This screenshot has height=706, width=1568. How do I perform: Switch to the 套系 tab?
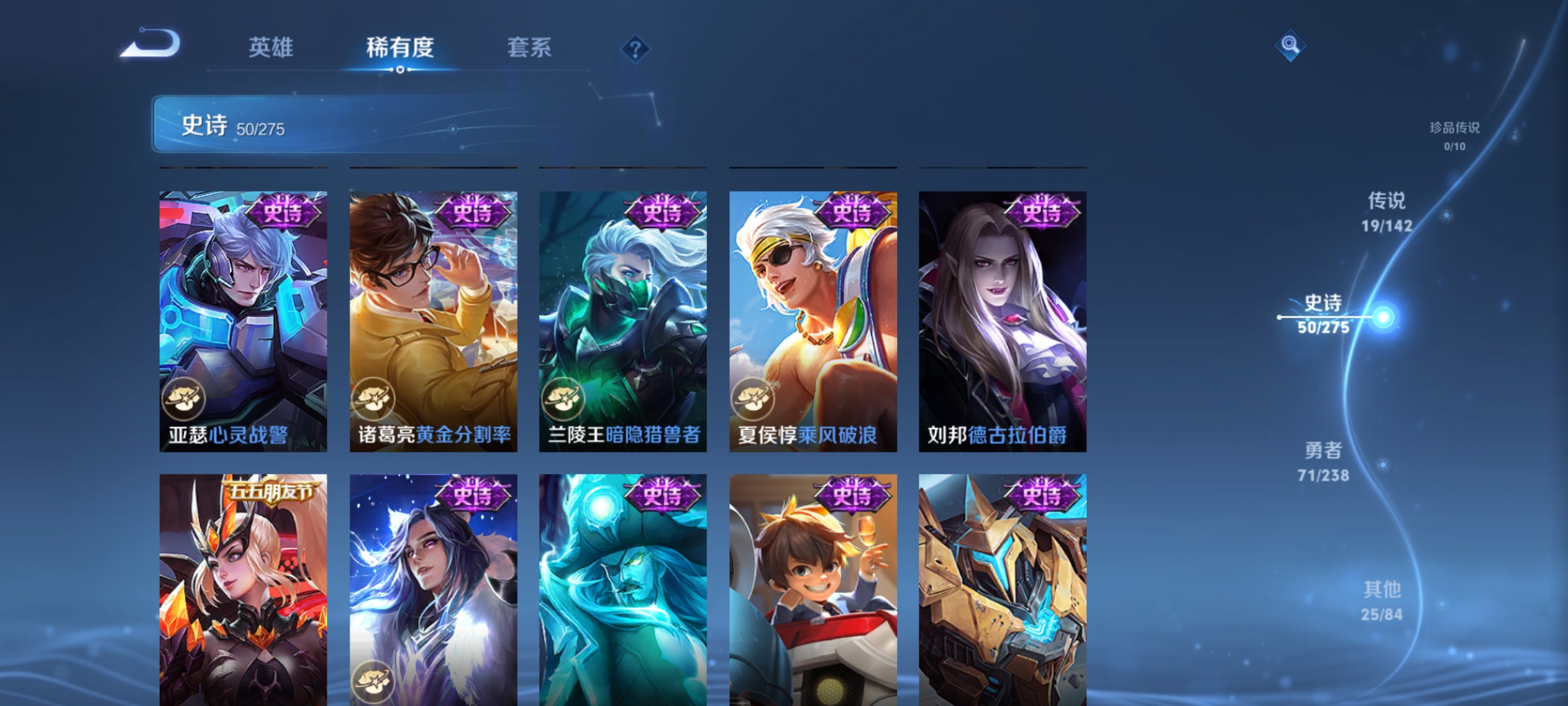click(529, 47)
